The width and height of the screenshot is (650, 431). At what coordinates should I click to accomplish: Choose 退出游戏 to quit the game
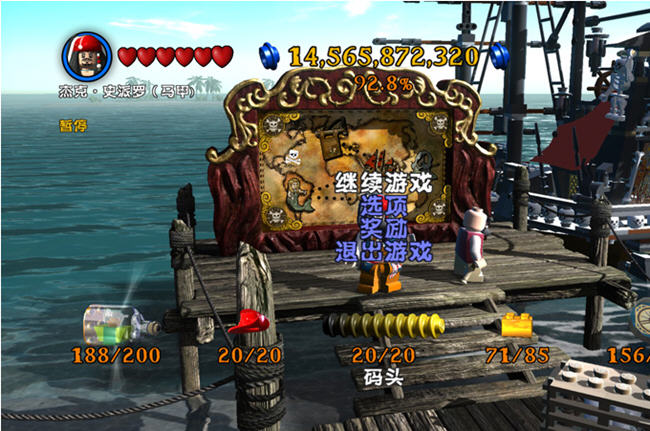coord(384,251)
